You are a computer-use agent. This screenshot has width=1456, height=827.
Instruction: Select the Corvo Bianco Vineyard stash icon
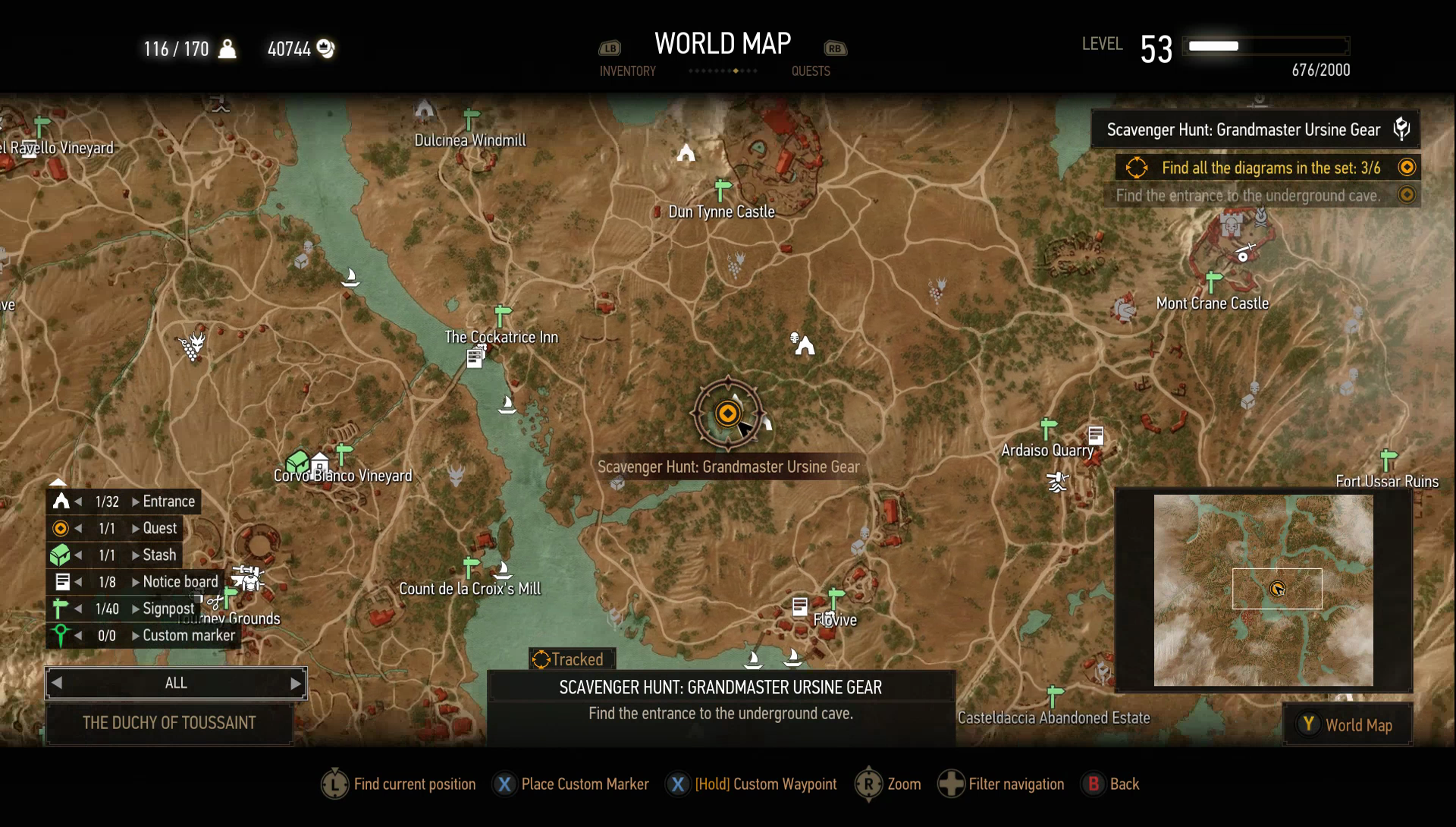298,460
